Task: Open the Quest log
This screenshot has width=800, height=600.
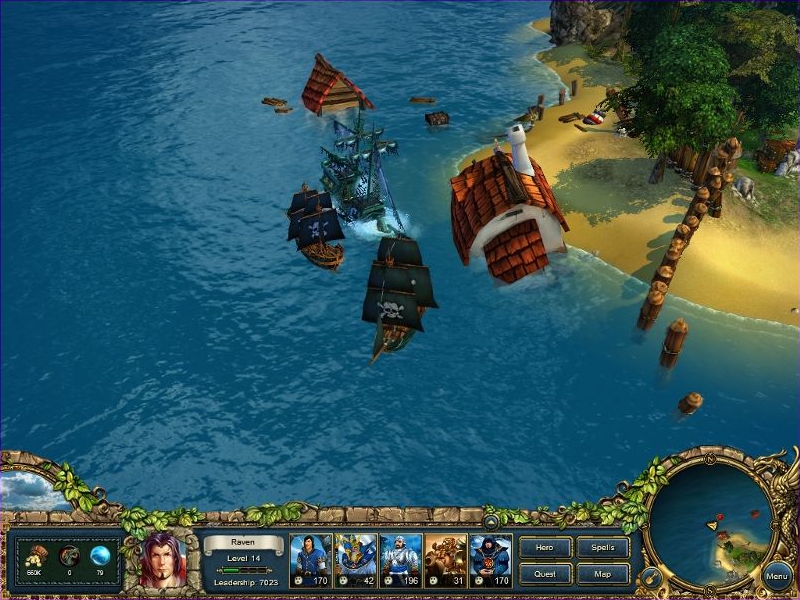Action: 546,574
